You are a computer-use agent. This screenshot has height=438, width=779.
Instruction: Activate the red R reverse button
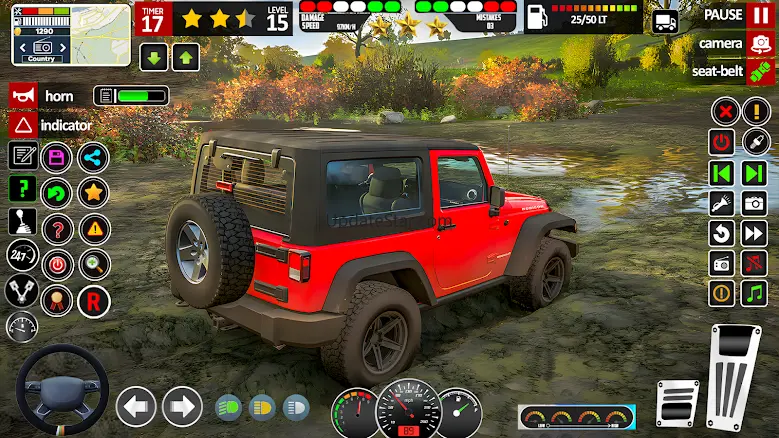93,300
